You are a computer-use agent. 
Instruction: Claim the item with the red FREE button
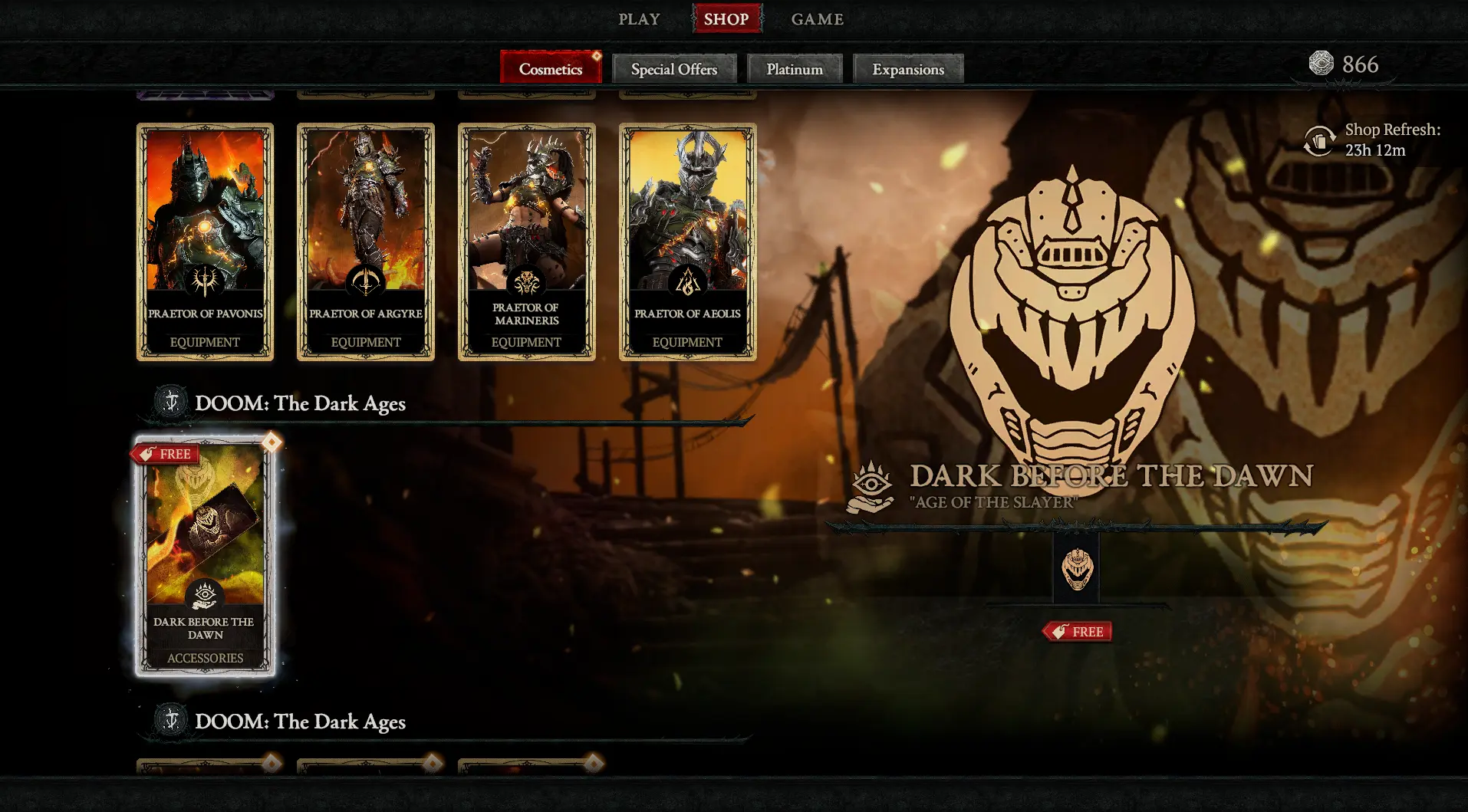1078,632
